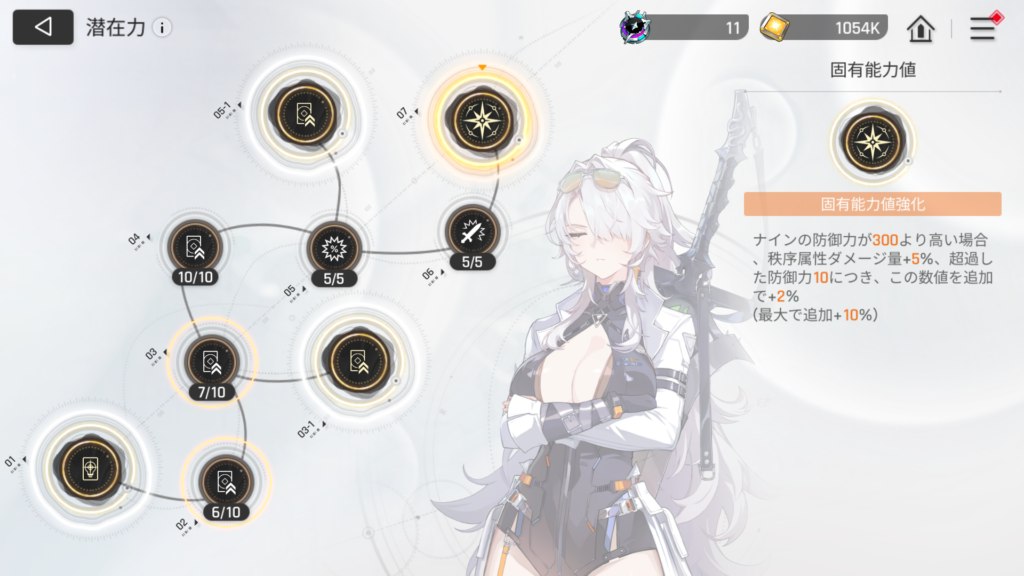Return to the home screen
This screenshot has width=1024, height=576.
coord(920,28)
